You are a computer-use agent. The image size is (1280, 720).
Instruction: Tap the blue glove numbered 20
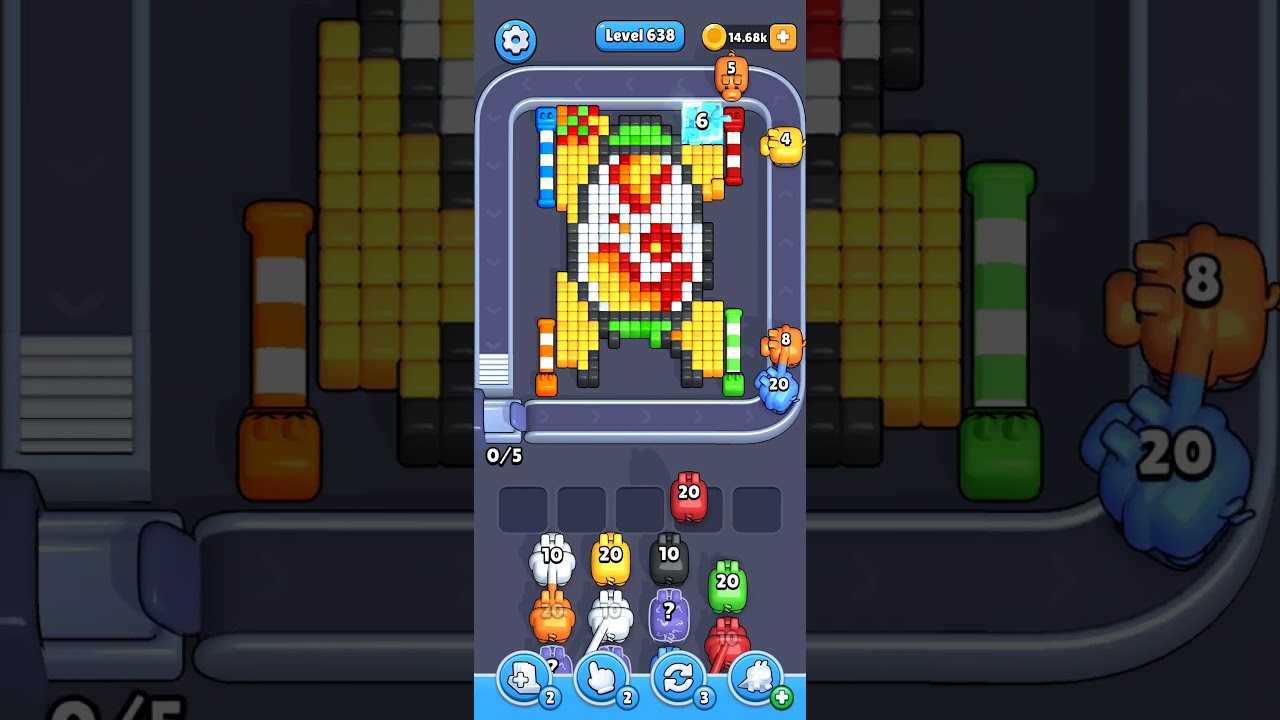(779, 387)
